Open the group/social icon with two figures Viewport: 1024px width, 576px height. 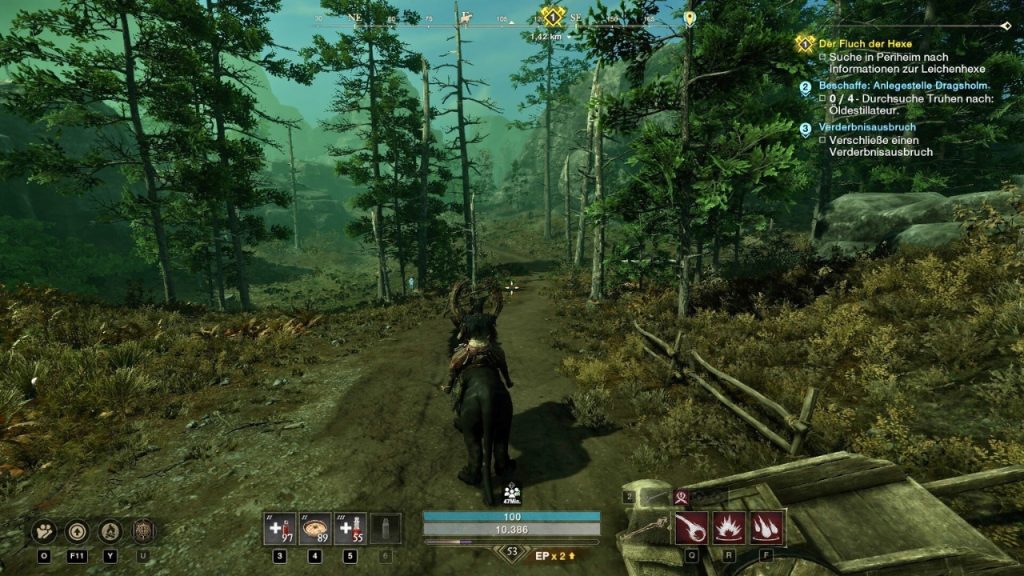(45, 530)
